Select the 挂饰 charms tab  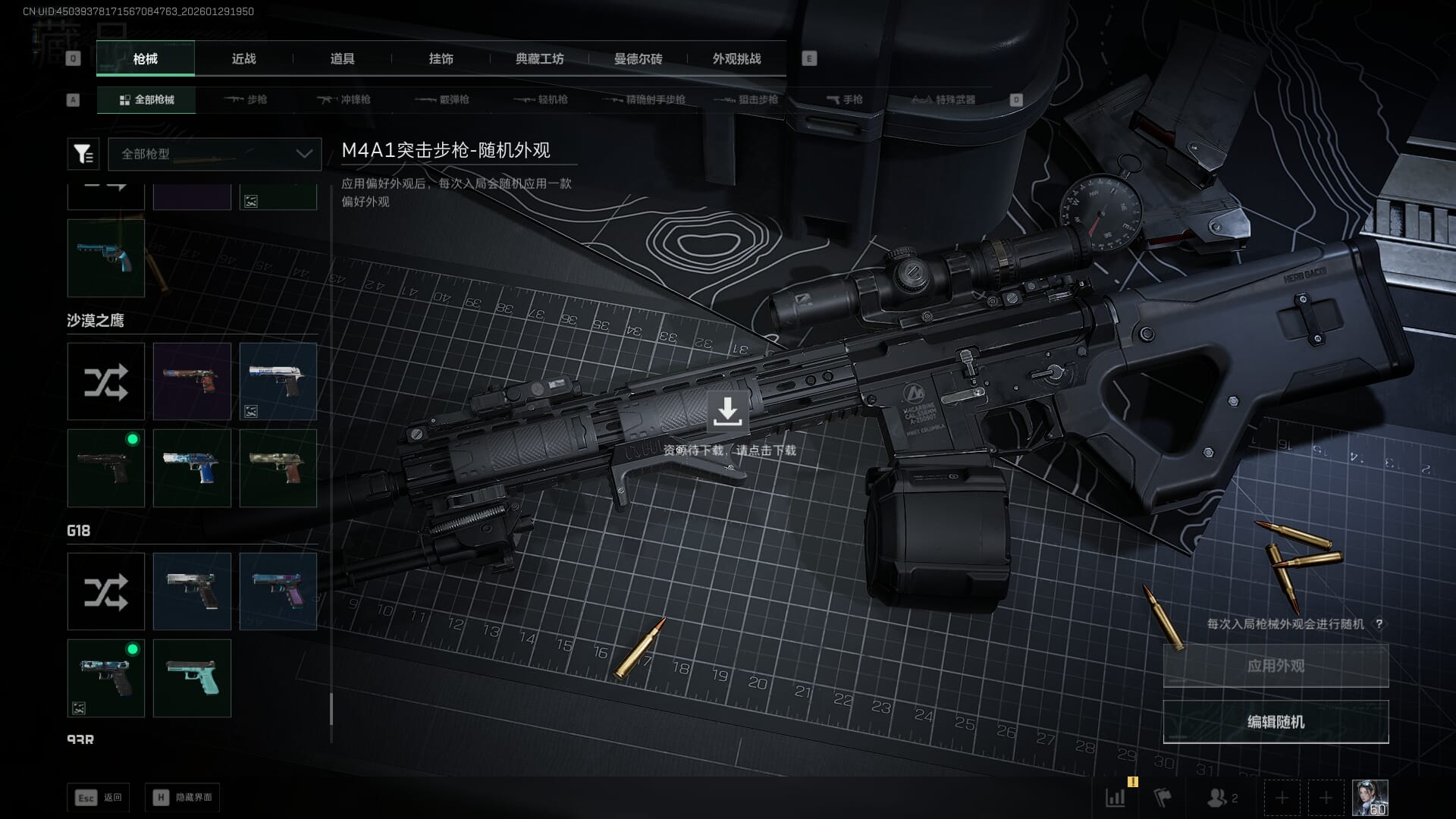pos(441,58)
